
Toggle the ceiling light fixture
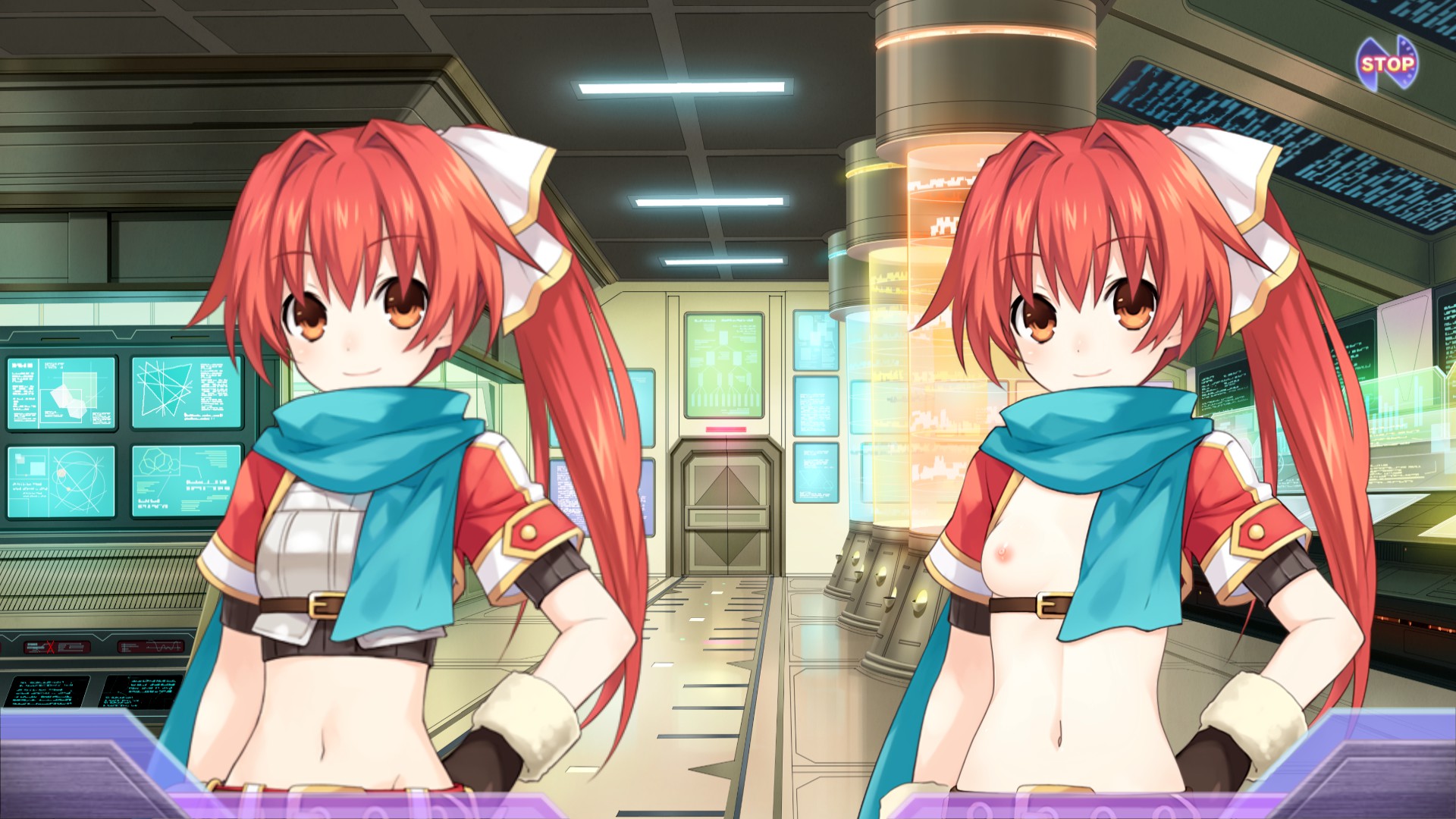tap(682, 87)
